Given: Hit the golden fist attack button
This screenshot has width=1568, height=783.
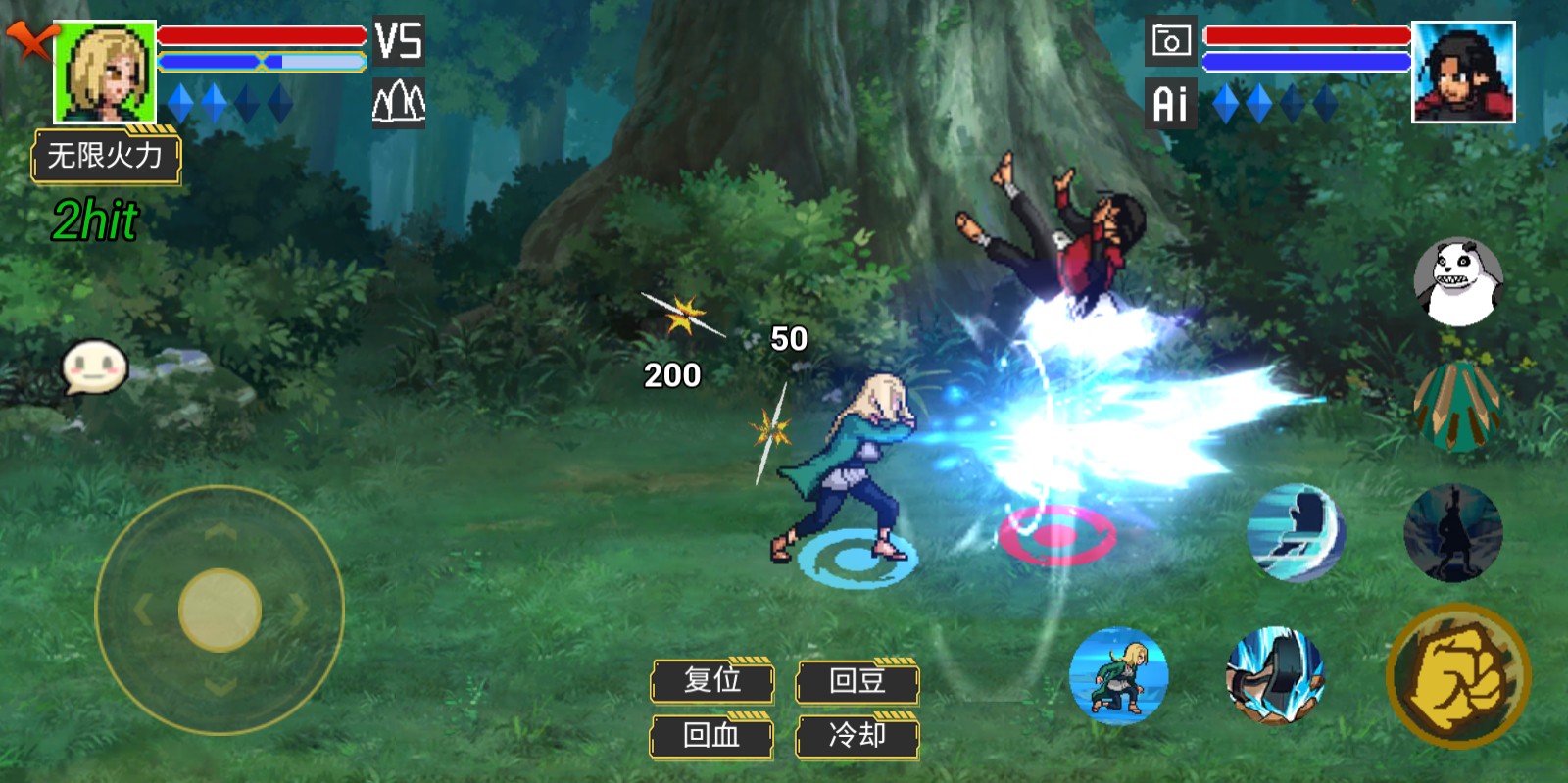Looking at the screenshot, I should 1458,675.
